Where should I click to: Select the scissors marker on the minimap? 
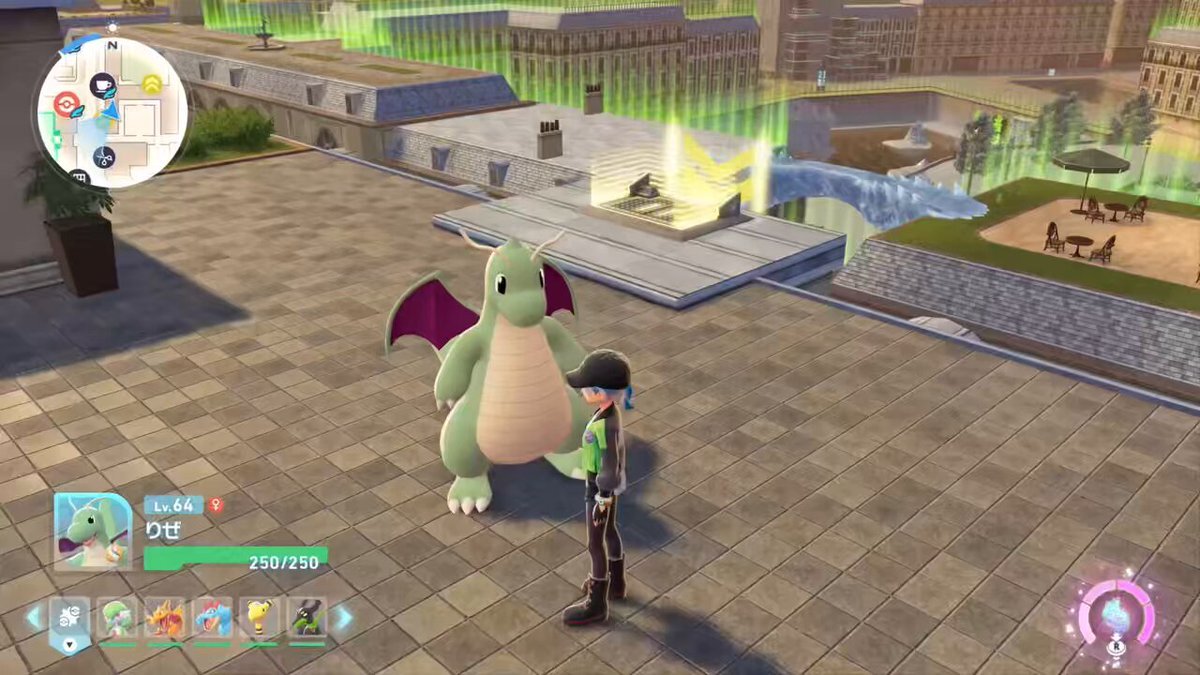point(104,156)
